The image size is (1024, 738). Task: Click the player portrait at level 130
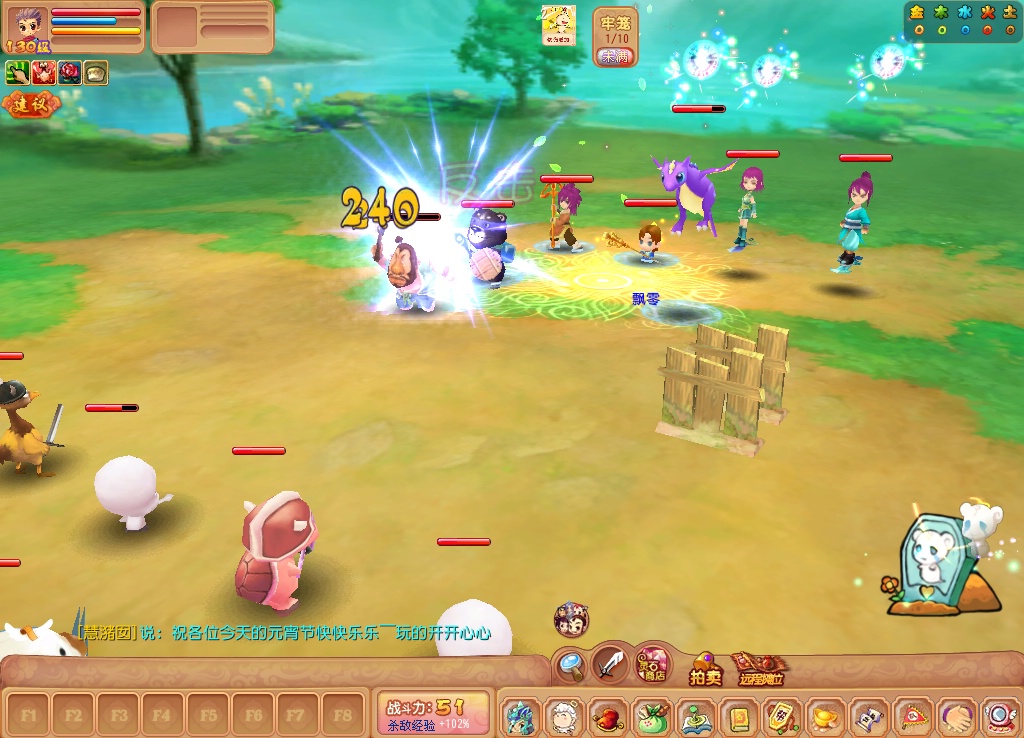click(x=27, y=28)
